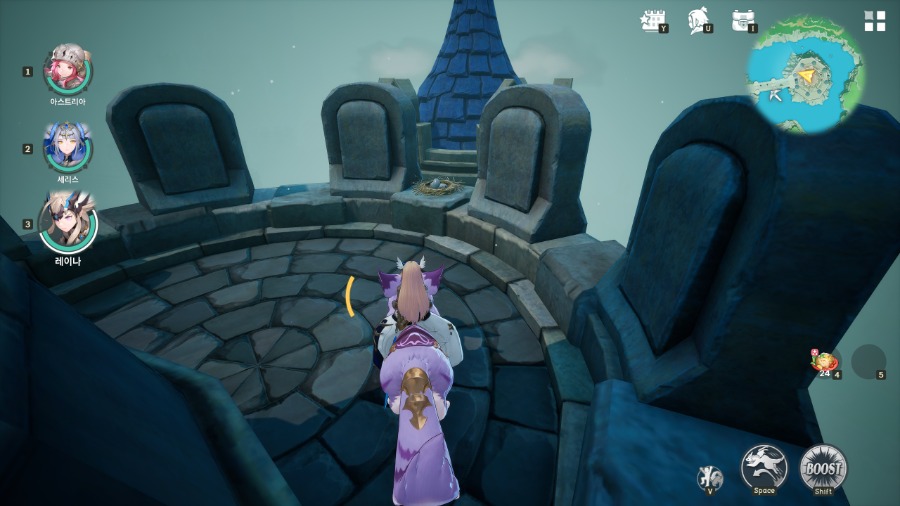
Task: Select the blue-haired 세리스 portrait
Action: point(68,146)
